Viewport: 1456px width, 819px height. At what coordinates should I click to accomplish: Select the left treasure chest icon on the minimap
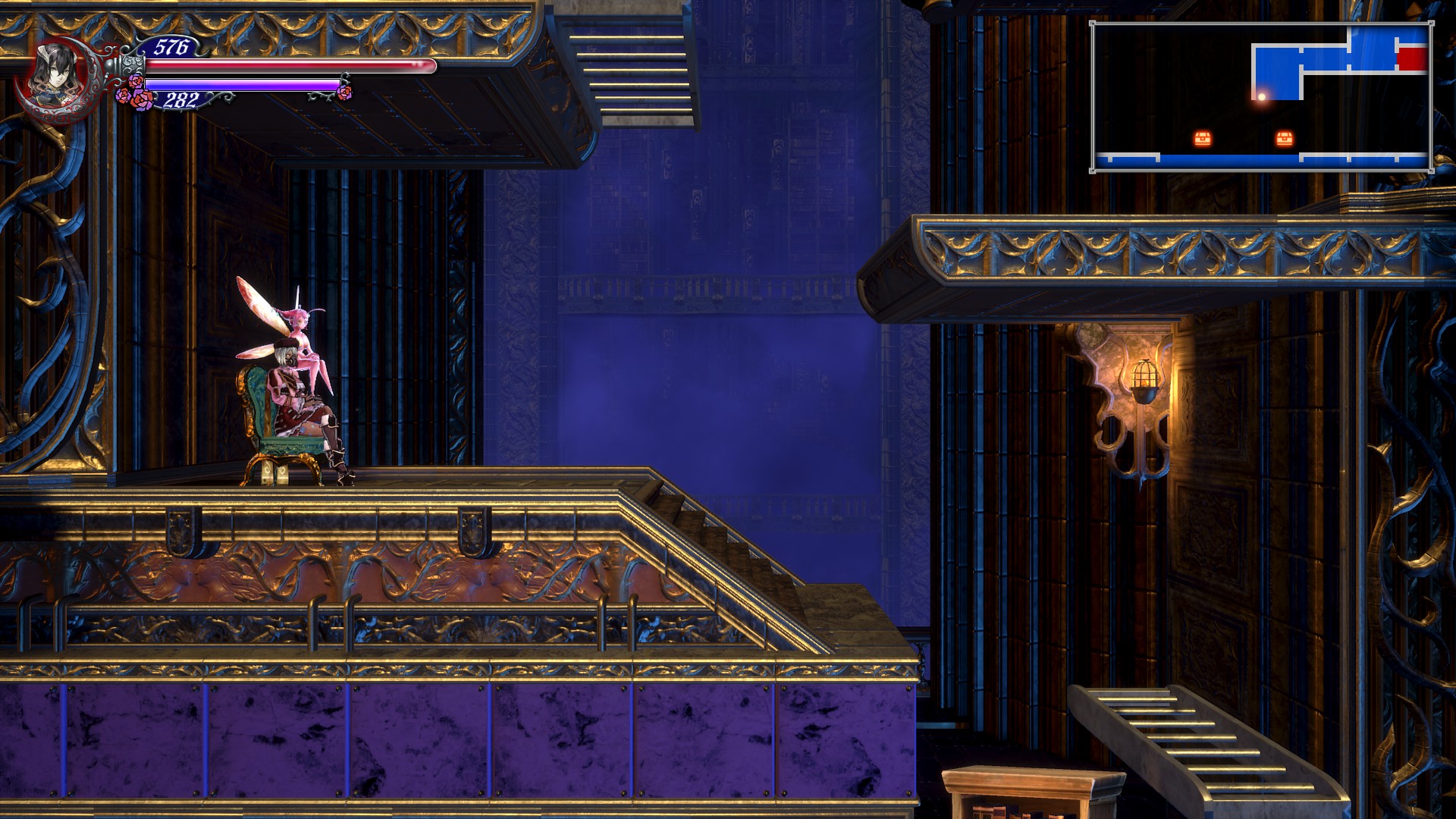1203,136
